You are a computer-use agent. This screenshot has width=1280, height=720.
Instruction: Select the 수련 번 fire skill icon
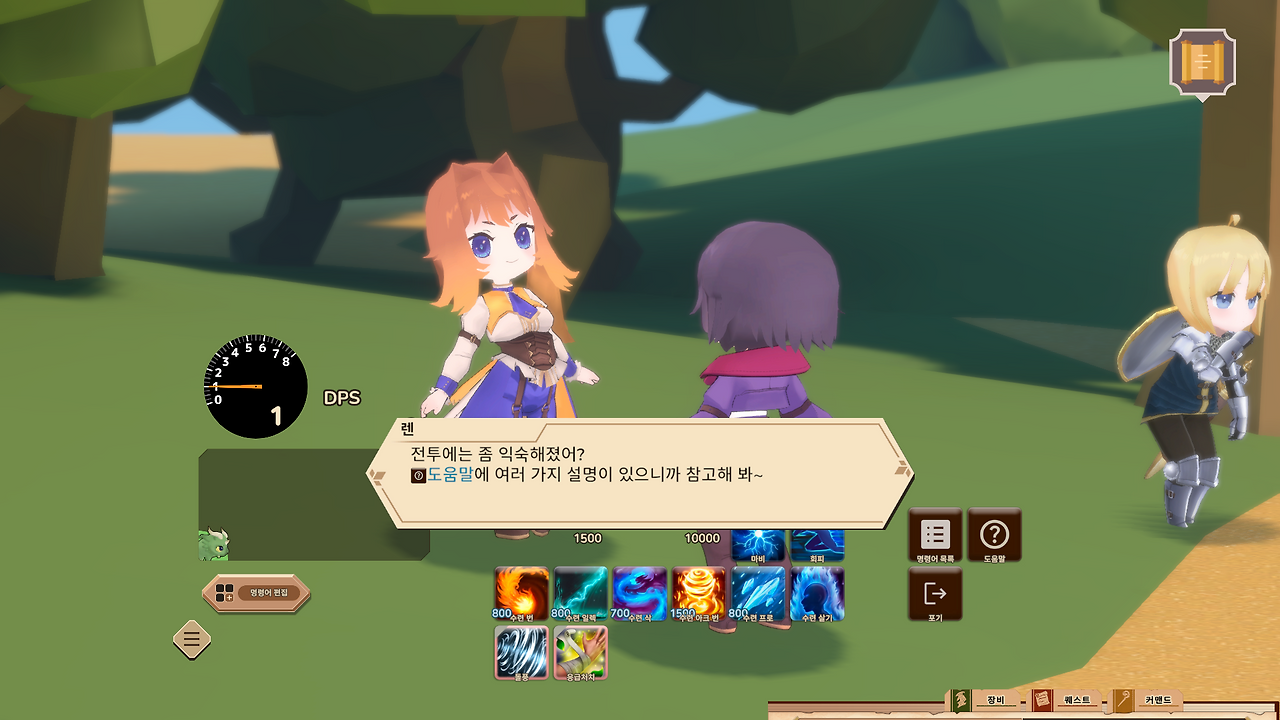pyautogui.click(x=520, y=592)
